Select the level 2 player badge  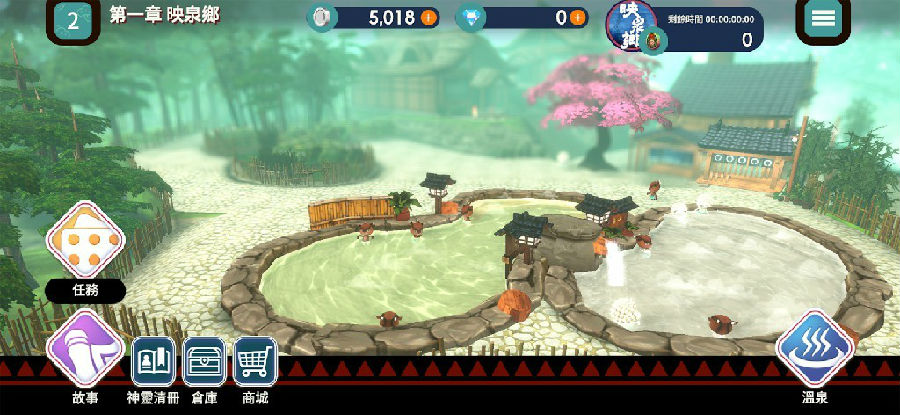(73, 20)
